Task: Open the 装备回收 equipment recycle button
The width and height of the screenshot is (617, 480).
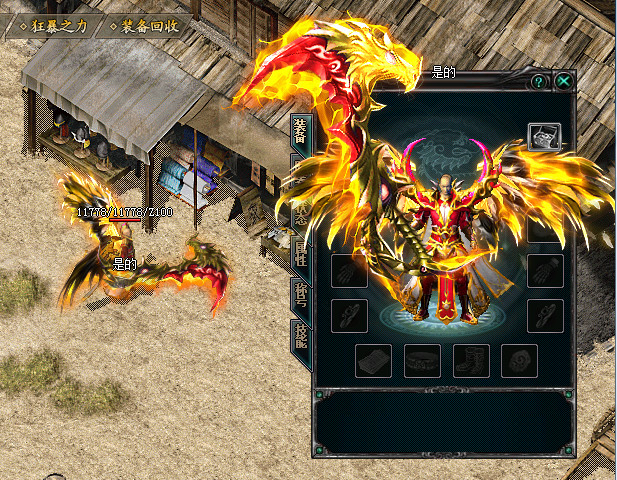Action: point(142,25)
